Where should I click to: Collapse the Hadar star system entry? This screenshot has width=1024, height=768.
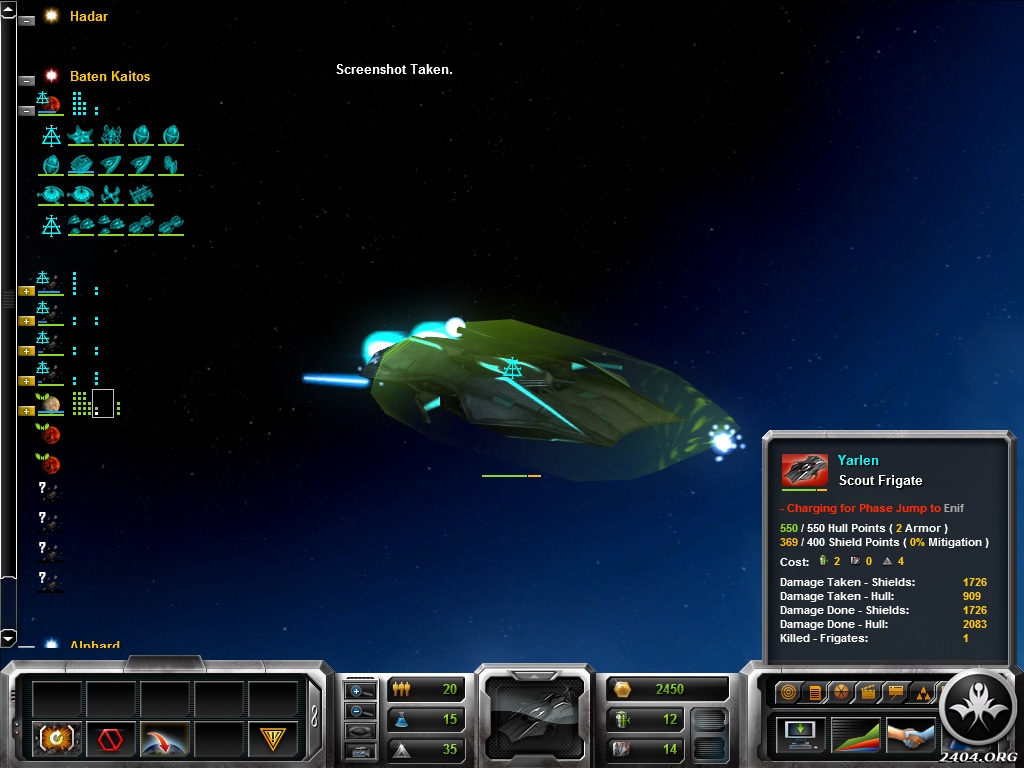(x=27, y=19)
